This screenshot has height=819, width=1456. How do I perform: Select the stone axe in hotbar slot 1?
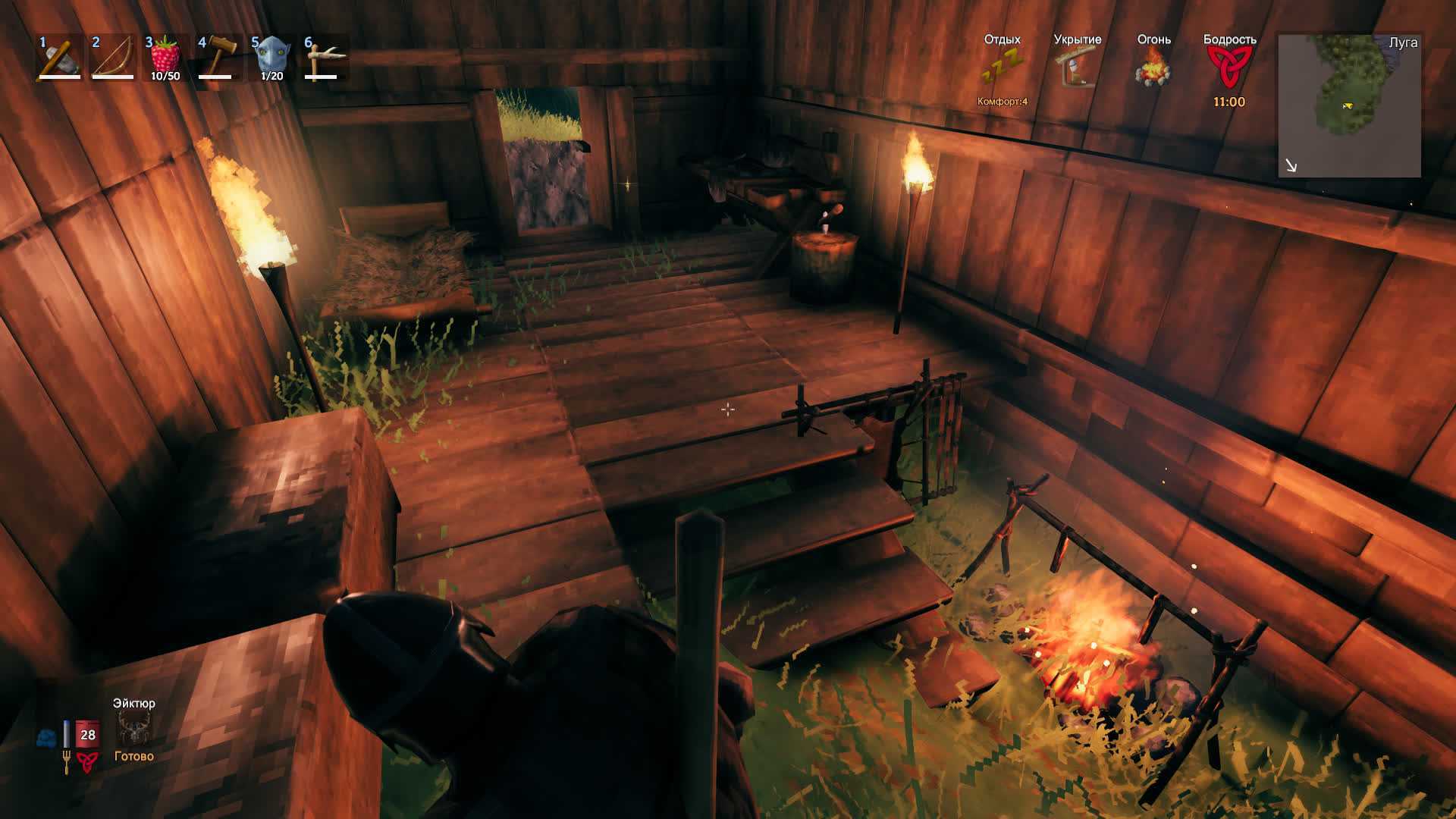coord(59,57)
